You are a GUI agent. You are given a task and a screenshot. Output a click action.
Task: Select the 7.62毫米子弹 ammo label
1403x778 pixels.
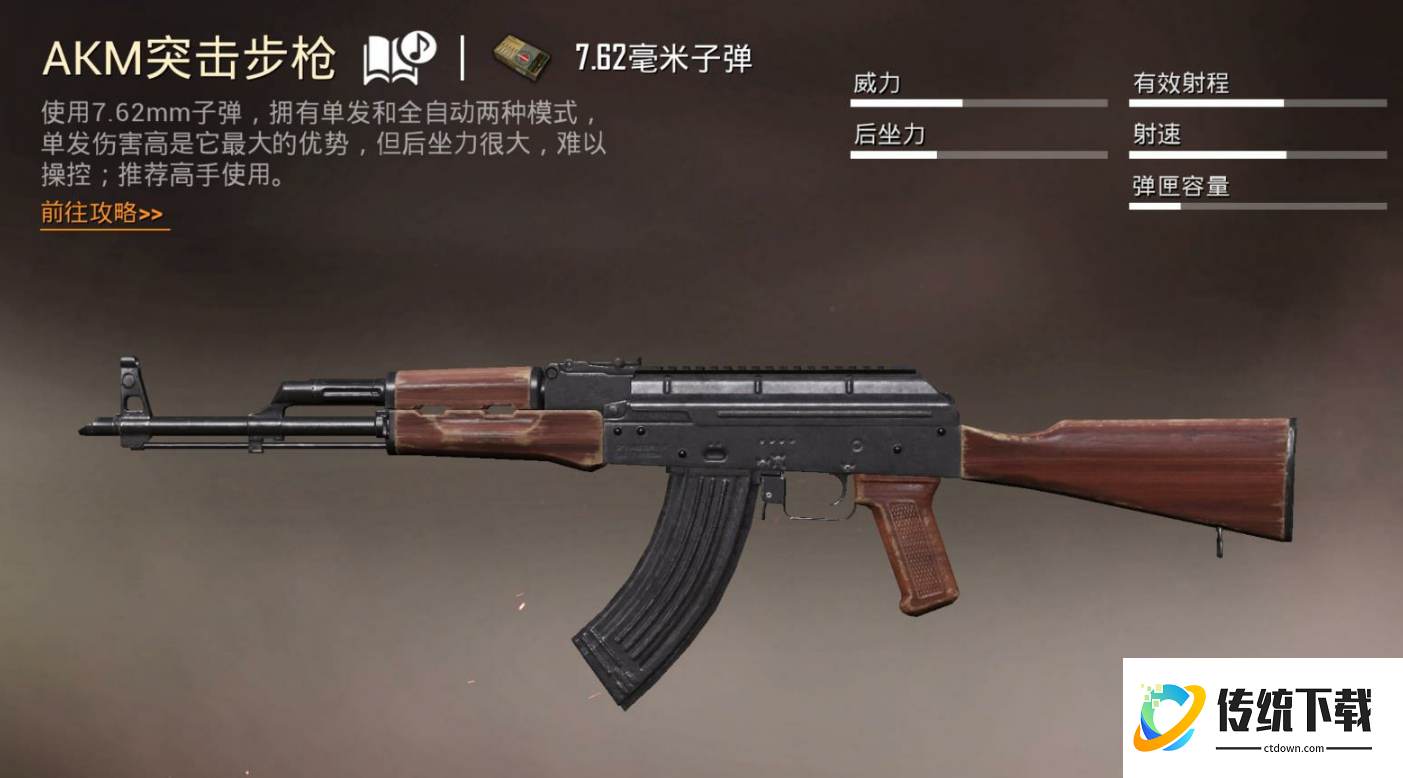point(663,58)
